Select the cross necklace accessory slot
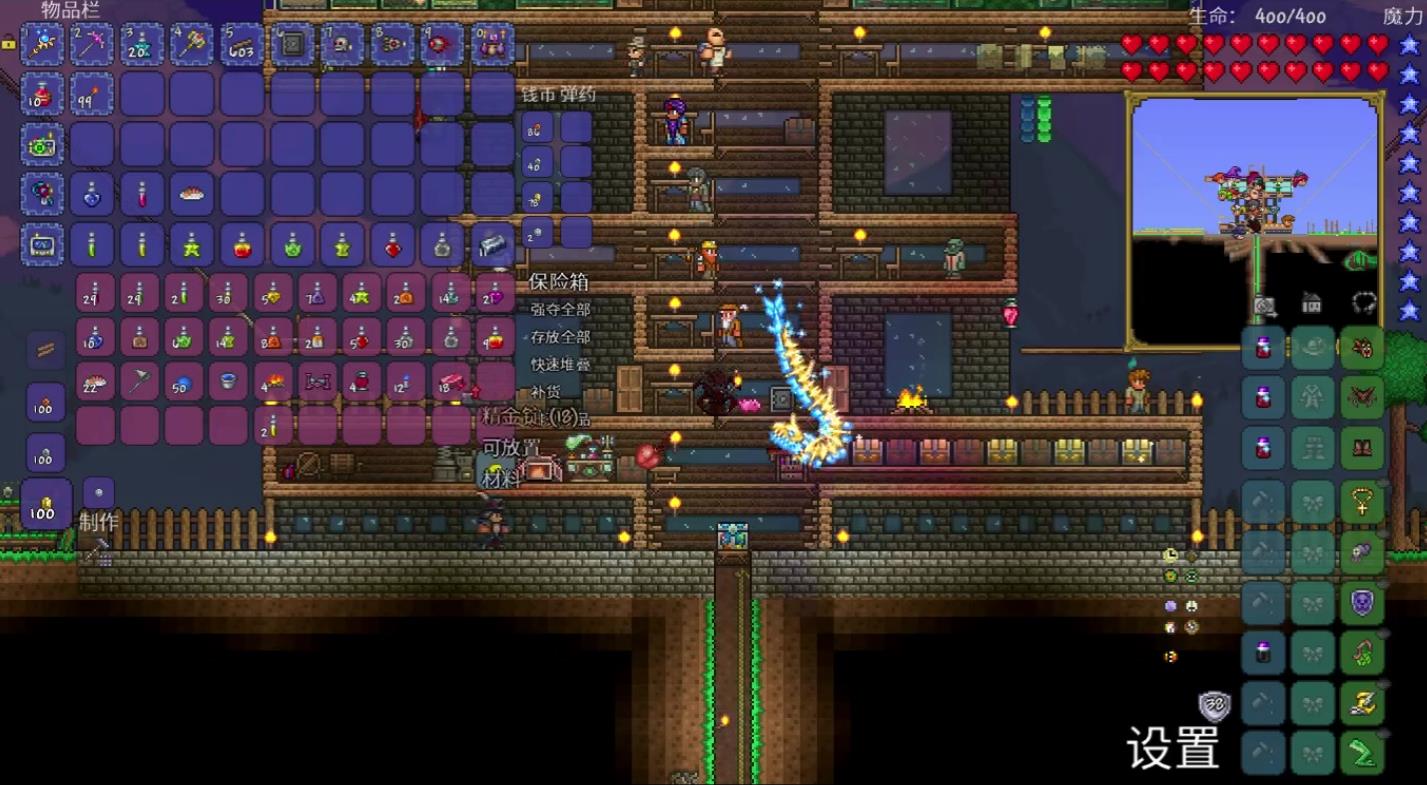Screen dimensions: 1427x785 1361,502
